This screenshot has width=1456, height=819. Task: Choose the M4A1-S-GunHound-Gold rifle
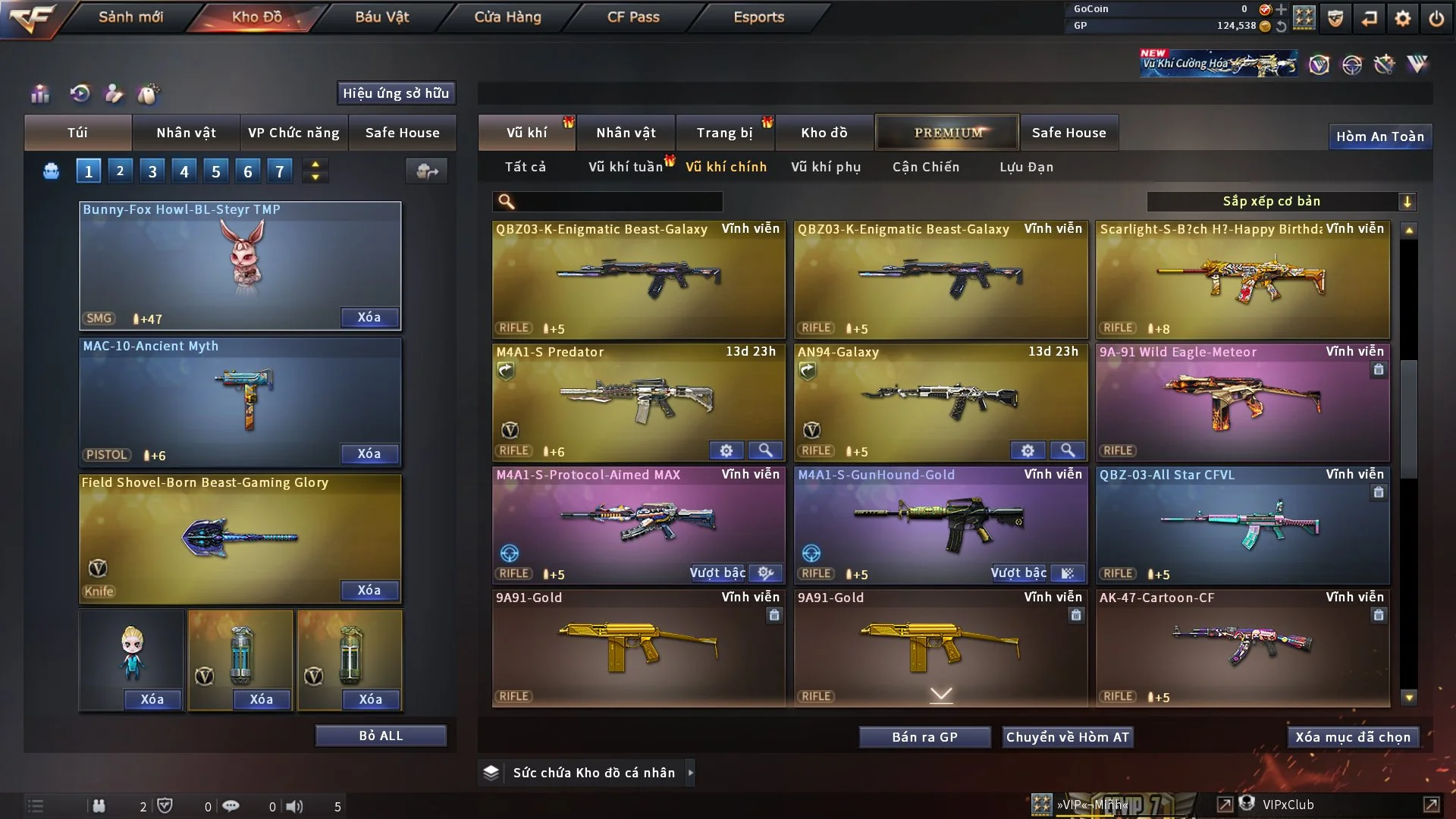940,523
